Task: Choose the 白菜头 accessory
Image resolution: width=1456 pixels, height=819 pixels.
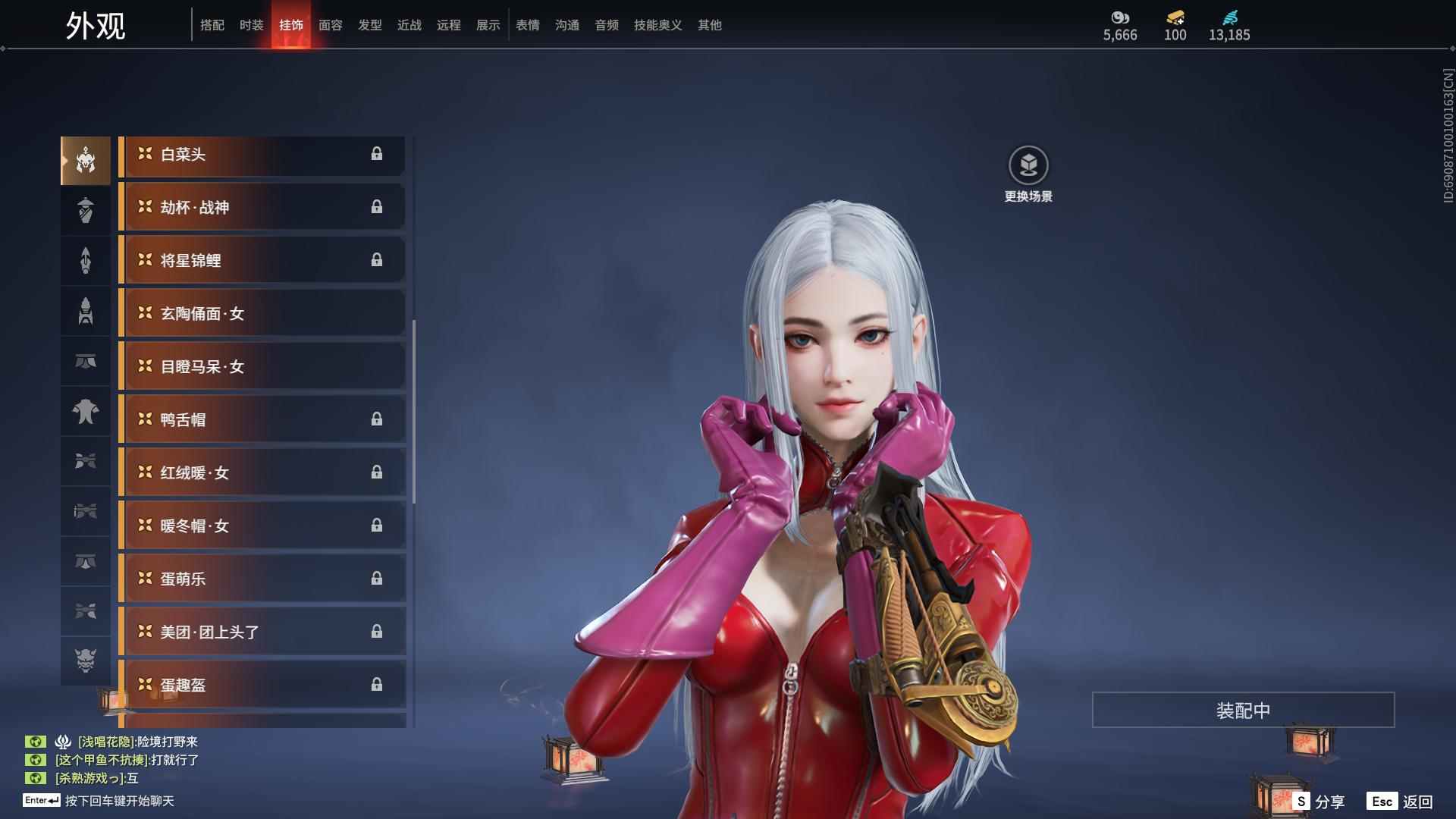Action: [262, 155]
